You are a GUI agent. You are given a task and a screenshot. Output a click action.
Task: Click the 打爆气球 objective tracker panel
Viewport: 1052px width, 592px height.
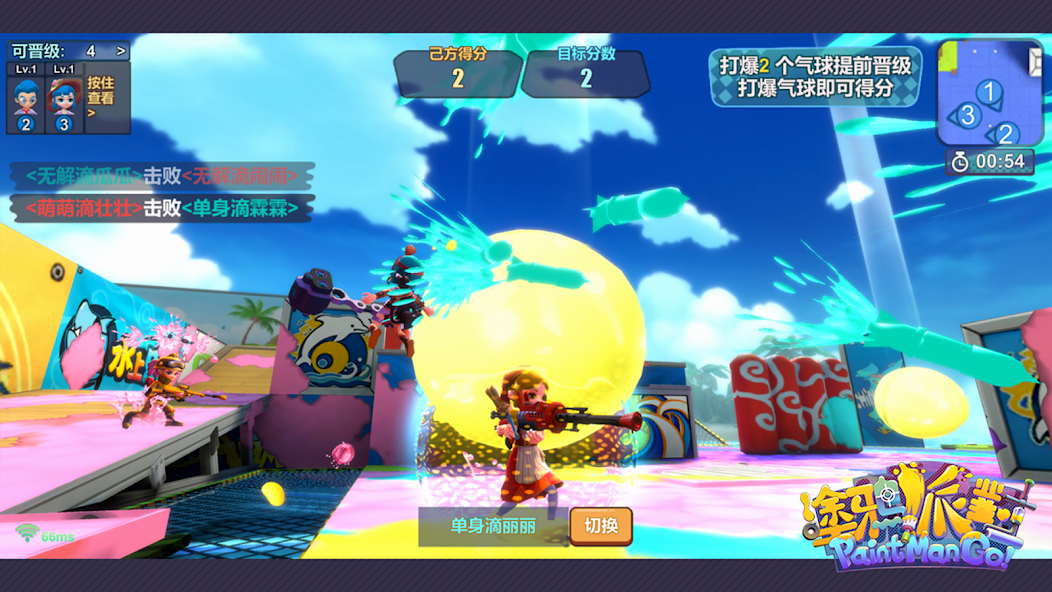point(815,77)
